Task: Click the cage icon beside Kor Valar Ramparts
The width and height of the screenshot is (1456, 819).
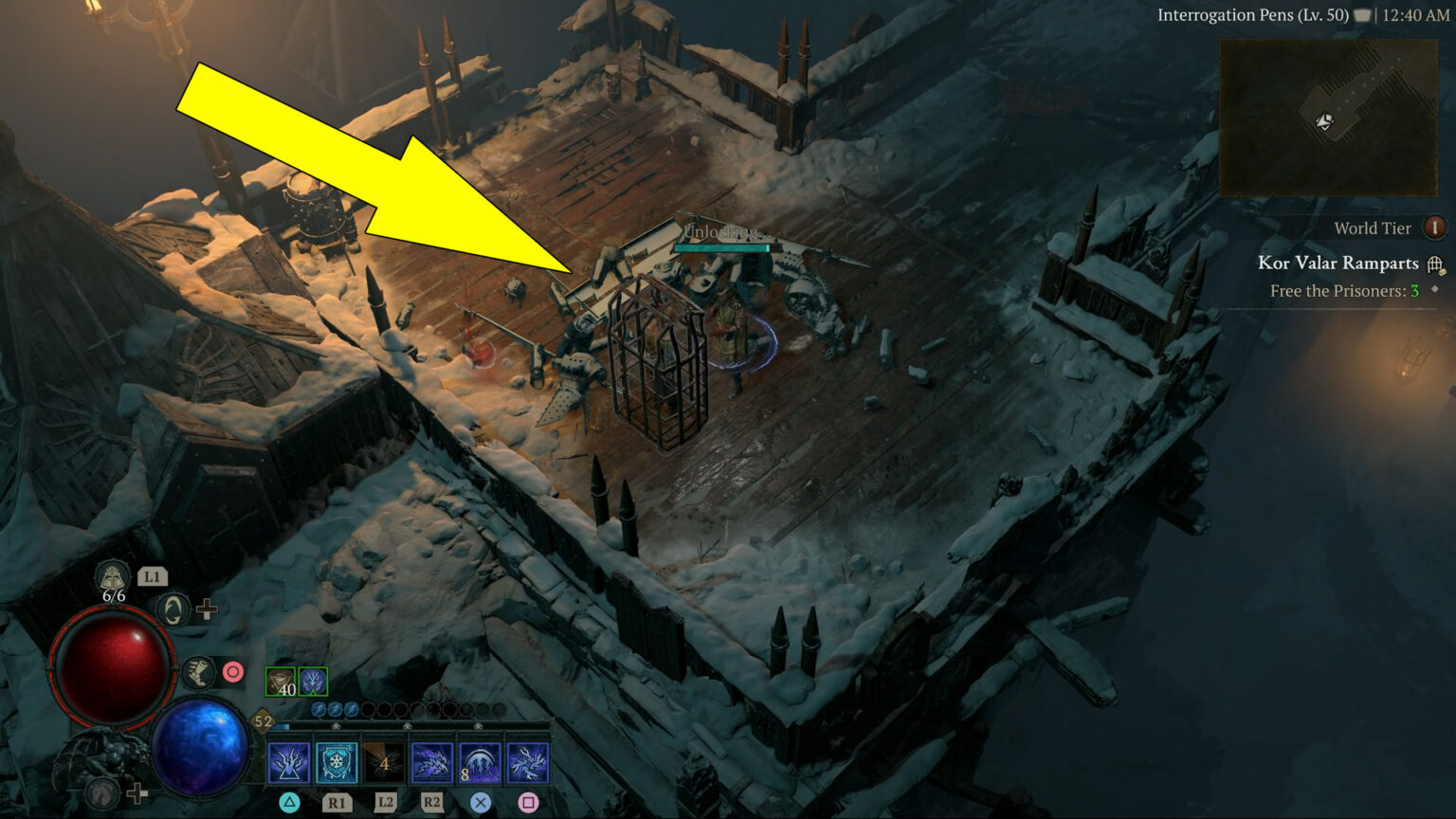Action: 1434,264
